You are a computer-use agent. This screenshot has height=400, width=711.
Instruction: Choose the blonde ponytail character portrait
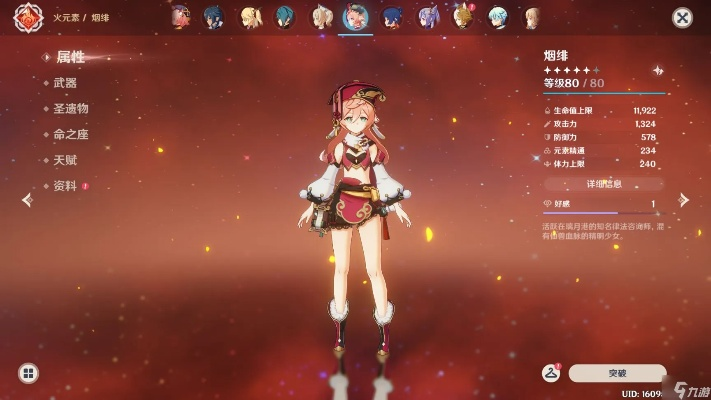pos(247,17)
